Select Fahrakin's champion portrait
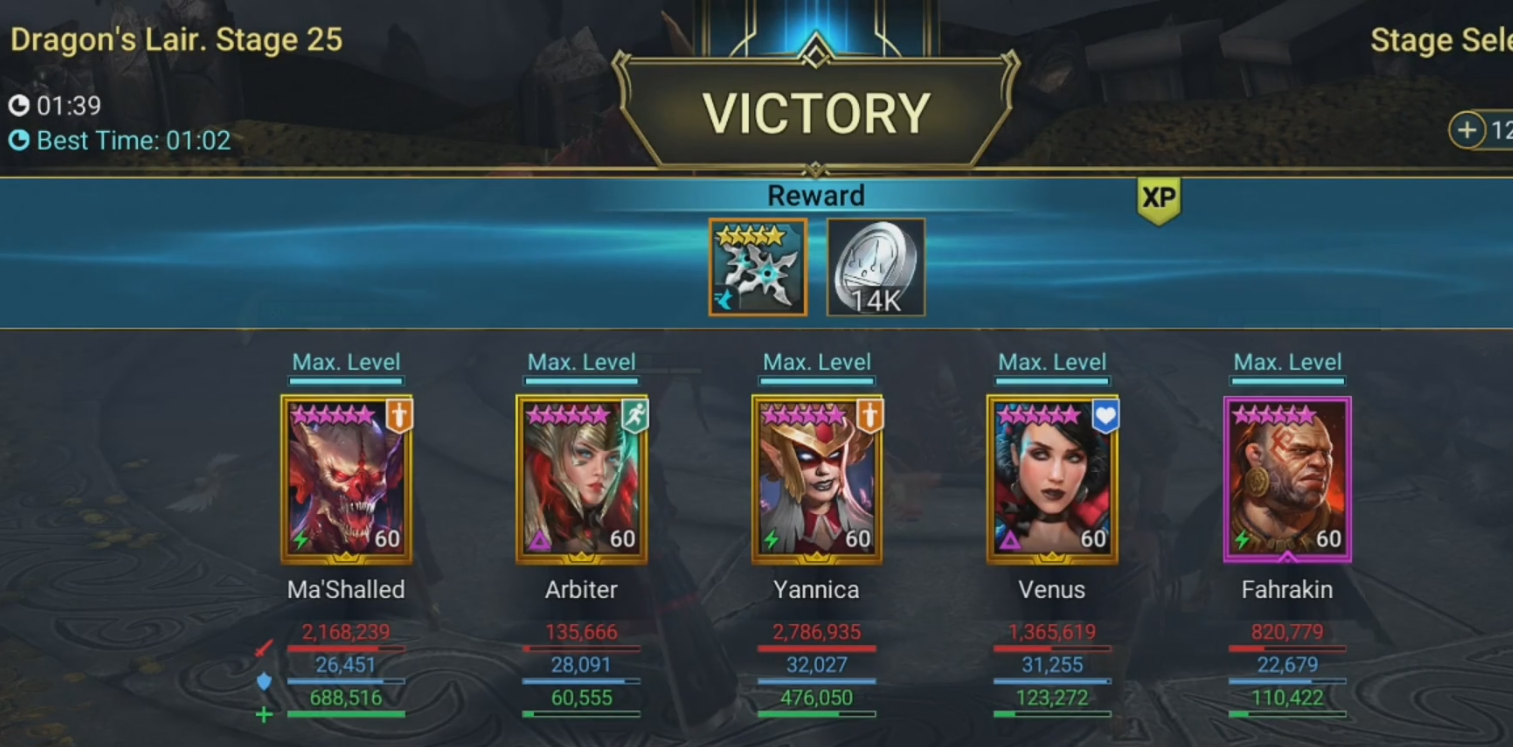The width and height of the screenshot is (1513, 747). [1287, 476]
